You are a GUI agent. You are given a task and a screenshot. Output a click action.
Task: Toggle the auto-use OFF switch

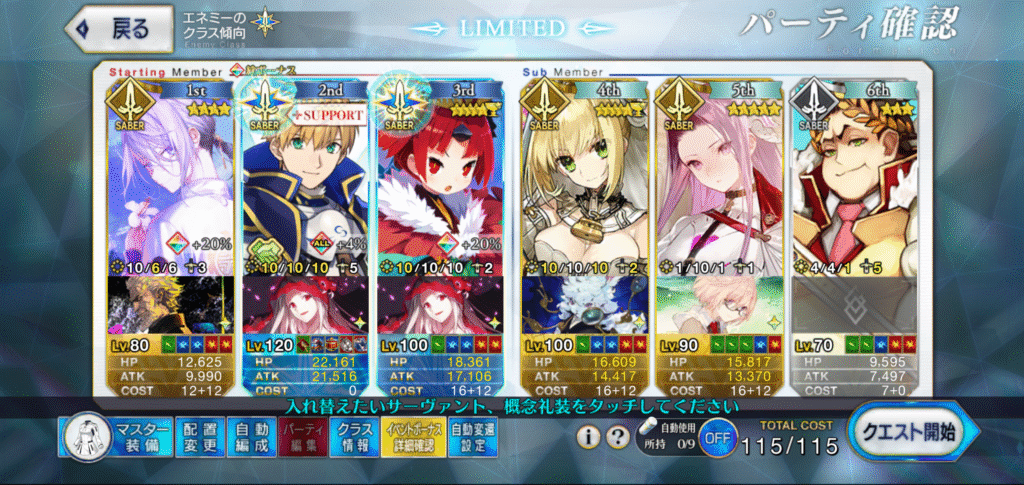[712, 437]
